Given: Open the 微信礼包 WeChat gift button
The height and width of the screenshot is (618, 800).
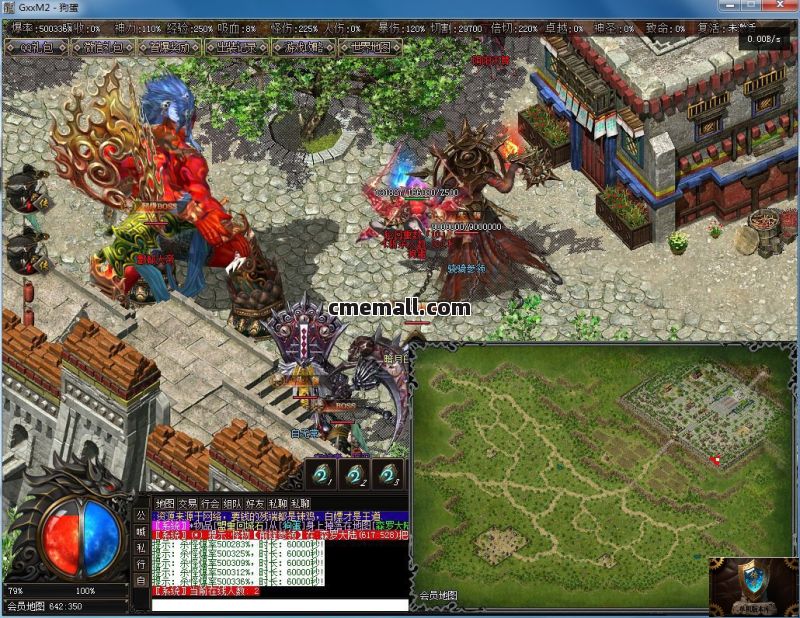Looking at the screenshot, I should pyautogui.click(x=105, y=46).
